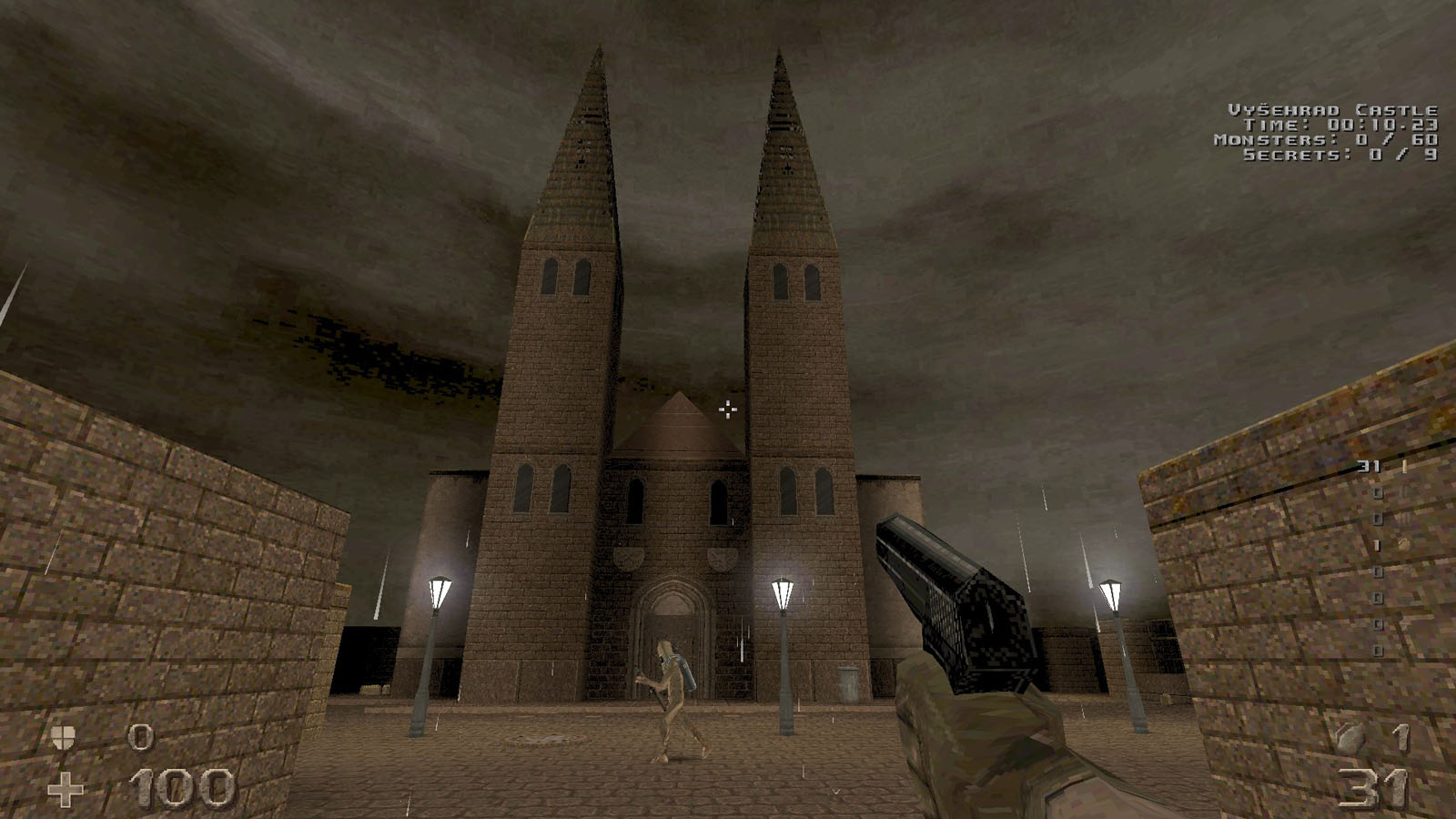The height and width of the screenshot is (819, 1456).
Task: Choose the grenade icon in the ammo list
Action: click(x=1404, y=546)
